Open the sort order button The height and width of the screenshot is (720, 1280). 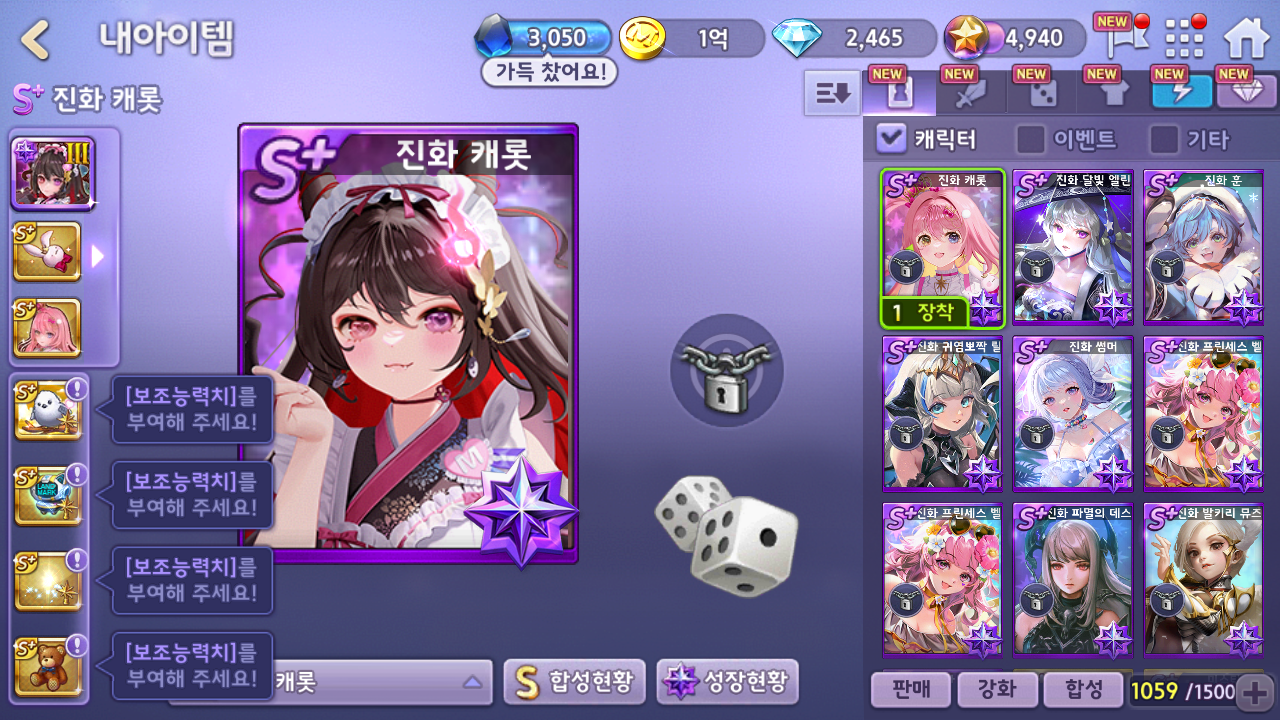click(x=832, y=93)
